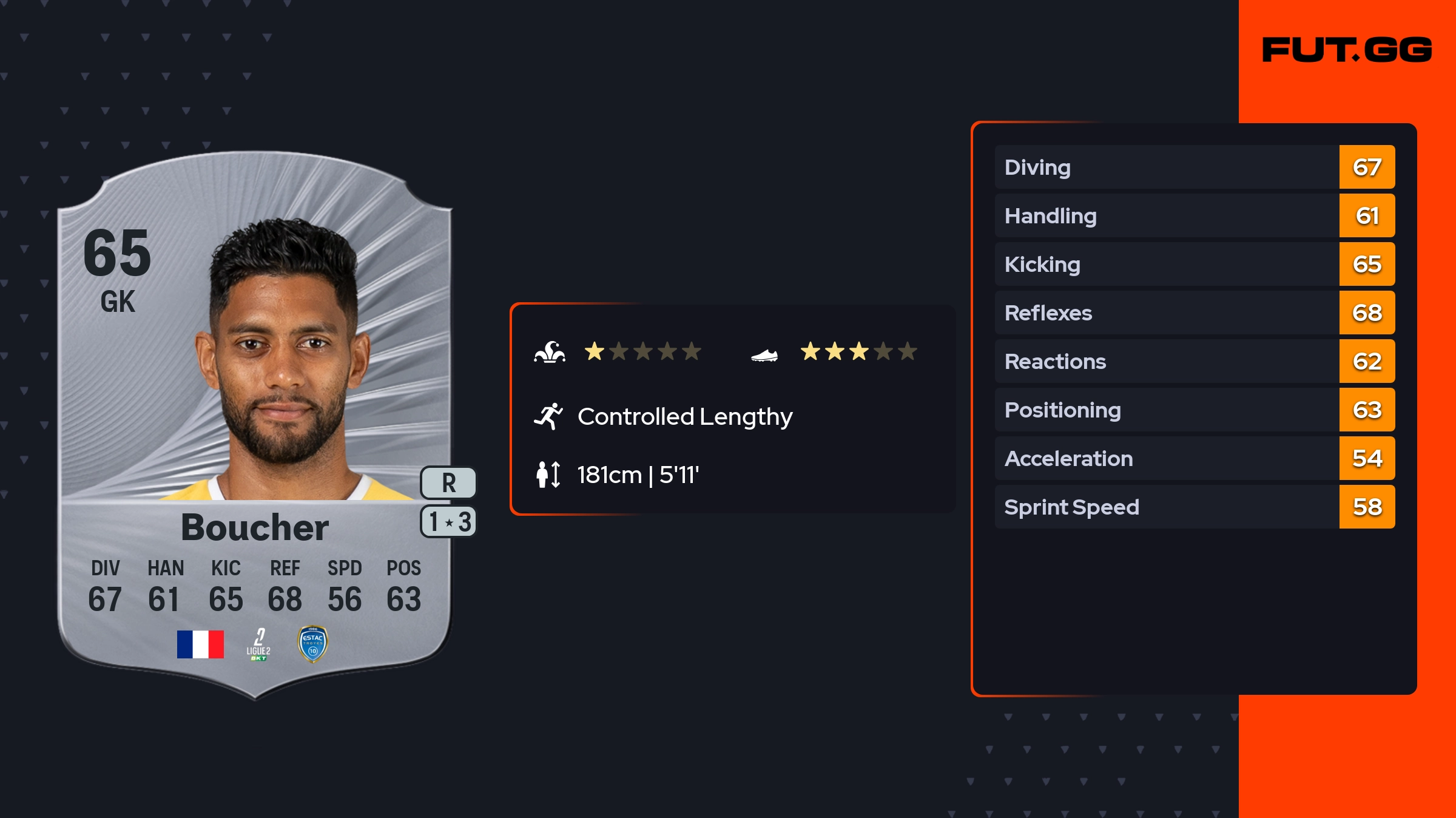This screenshot has width=1456, height=818.
Task: Select the Diving stat row
Action: 1194,167
